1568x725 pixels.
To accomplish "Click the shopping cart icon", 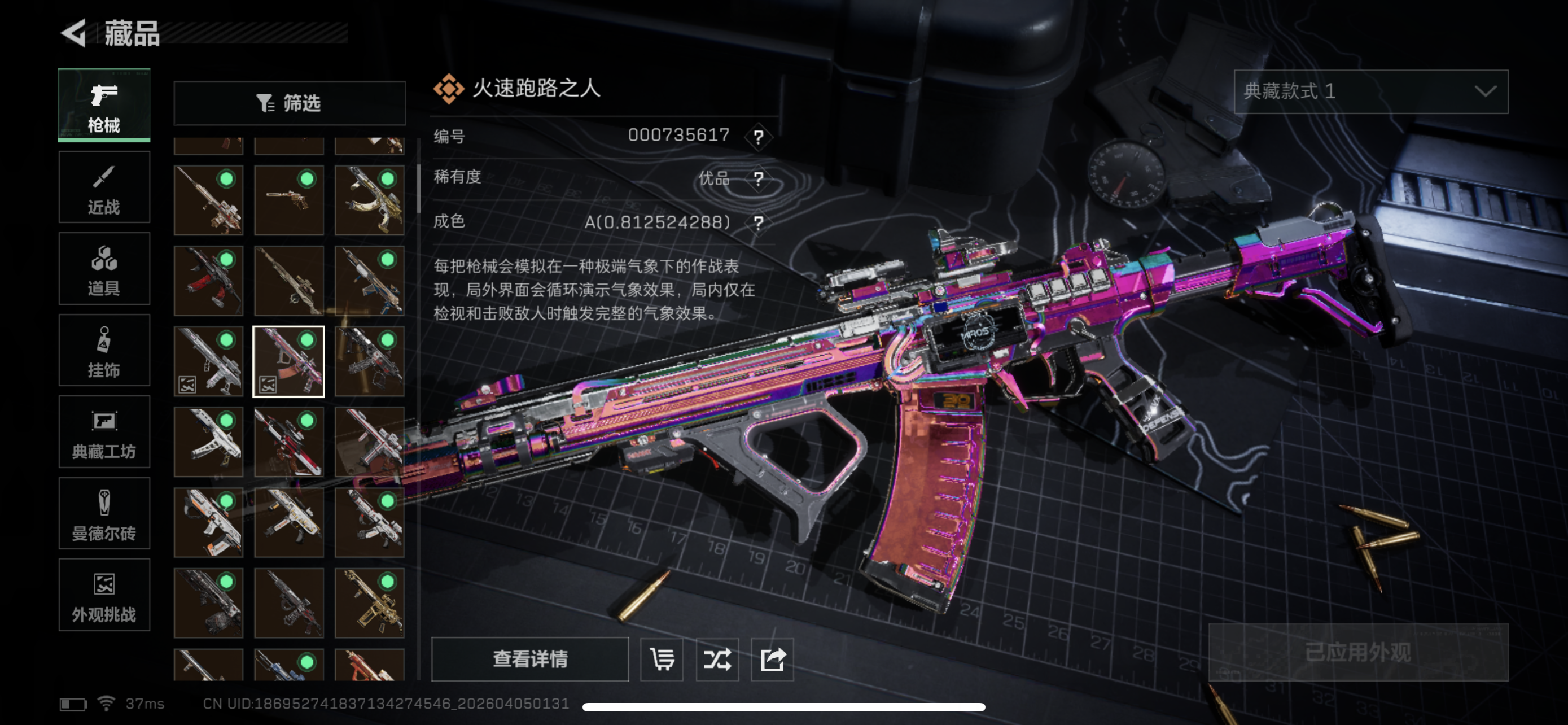I will [x=662, y=660].
